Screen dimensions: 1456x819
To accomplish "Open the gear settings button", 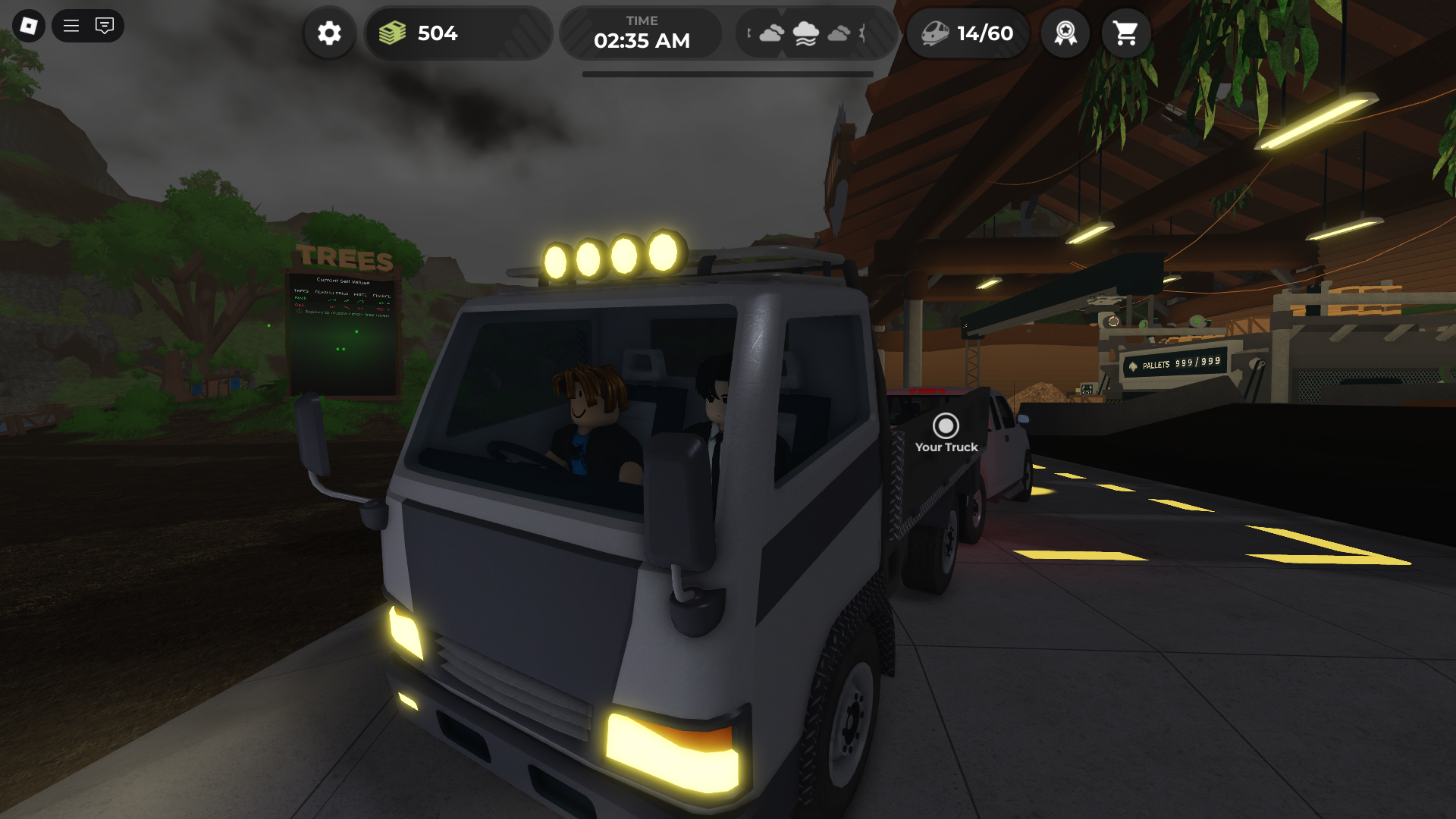I will pyautogui.click(x=329, y=33).
